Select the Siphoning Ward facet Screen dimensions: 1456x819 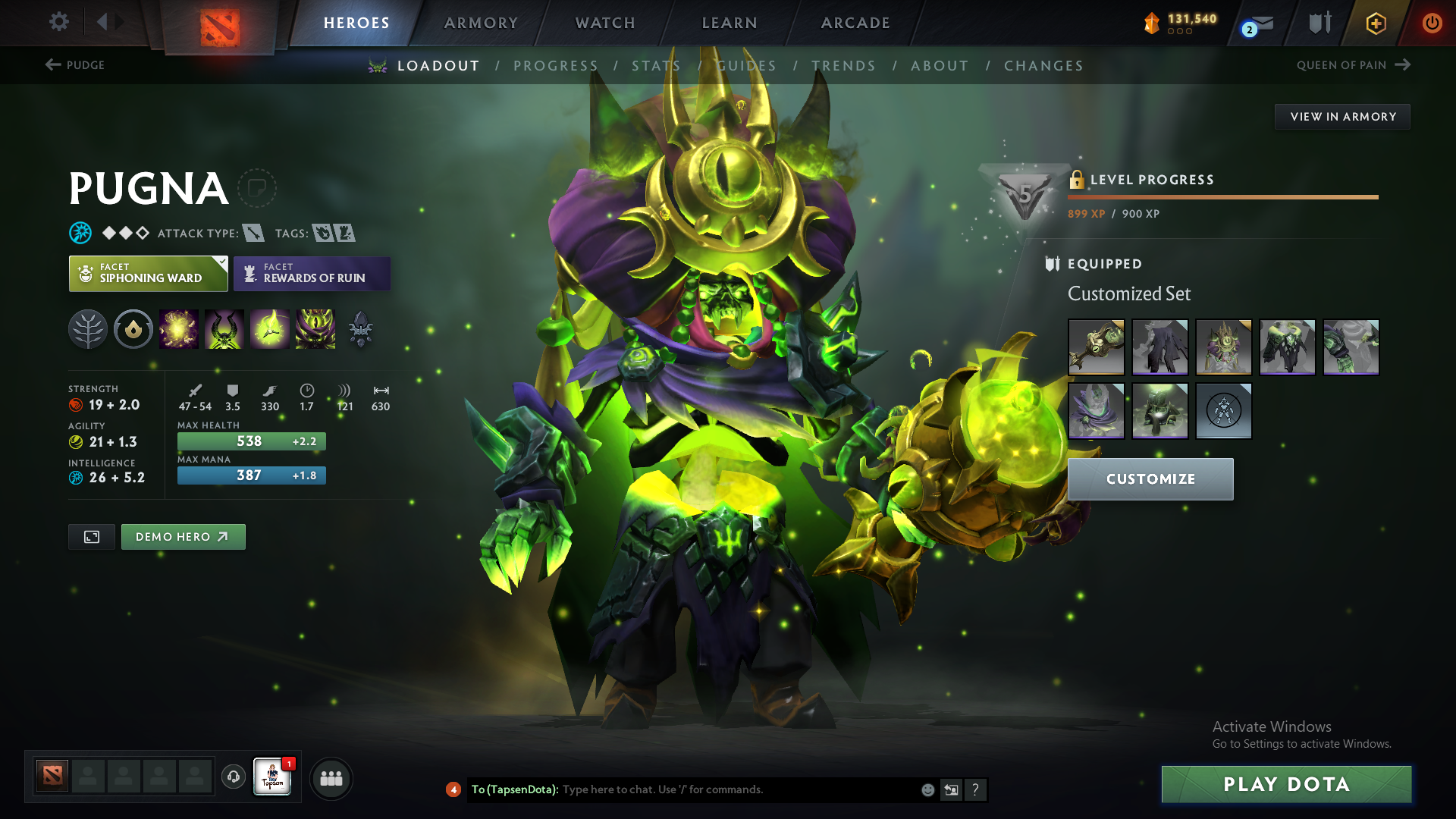tap(148, 273)
